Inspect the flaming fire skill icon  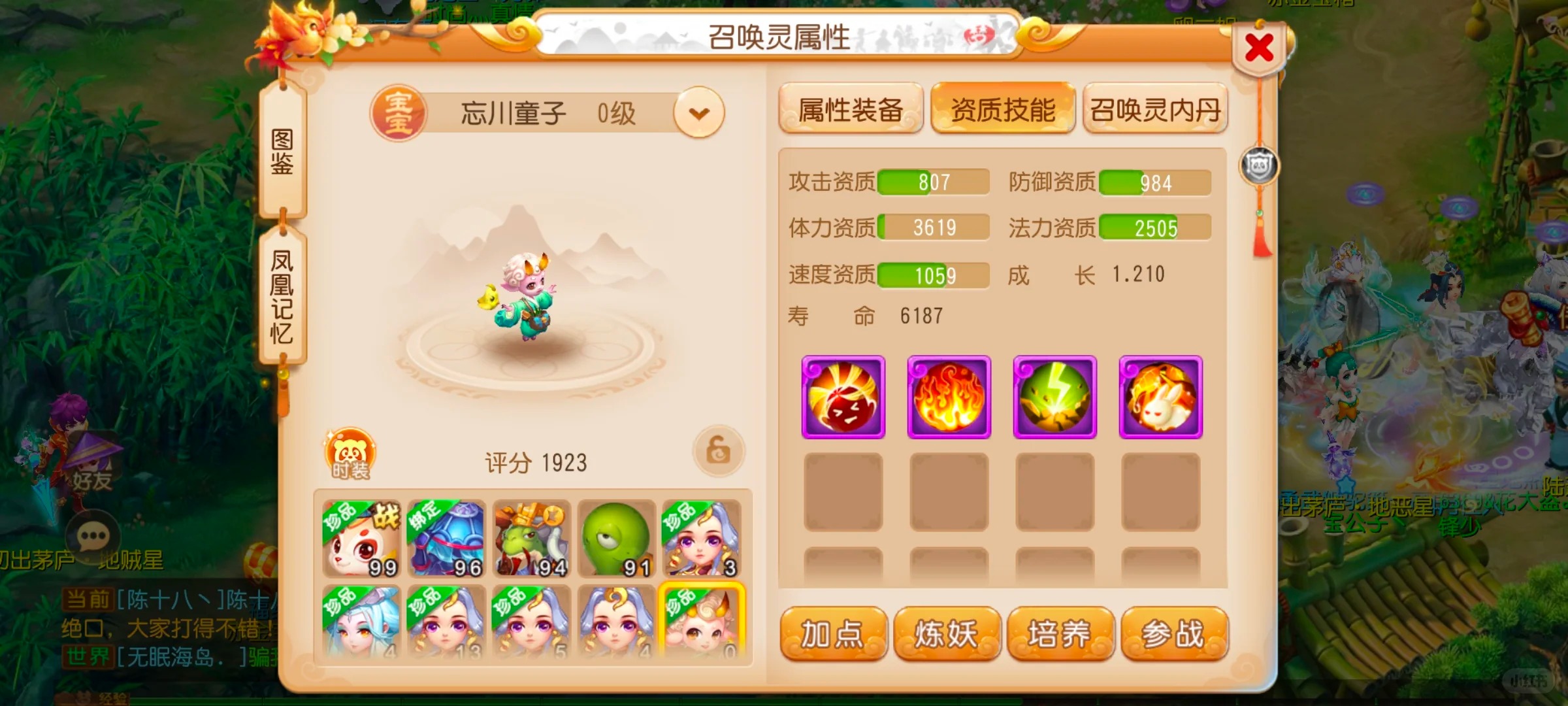click(x=949, y=397)
